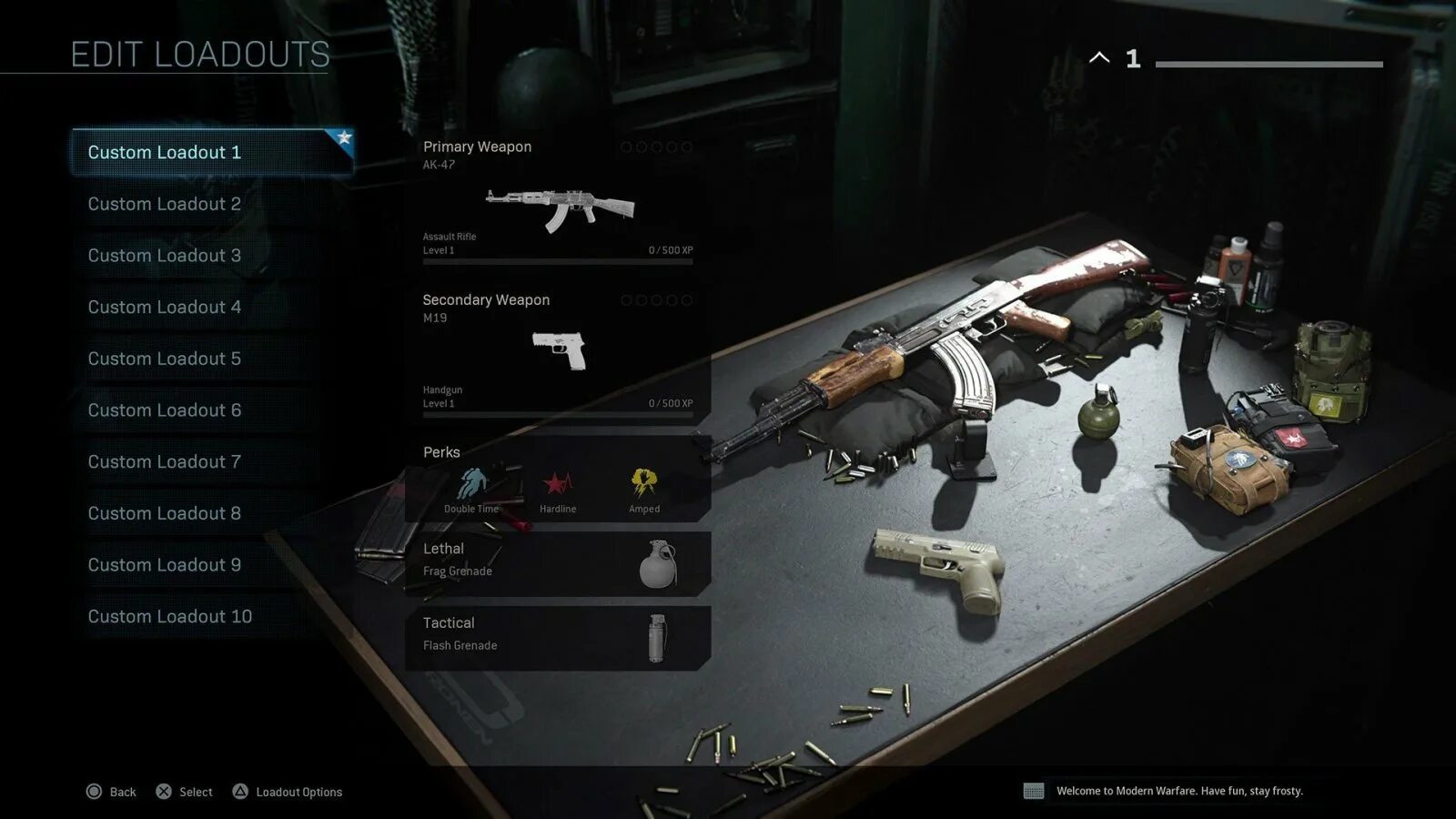The height and width of the screenshot is (819, 1456).
Task: Choose Custom Loadout 7
Action: point(165,462)
